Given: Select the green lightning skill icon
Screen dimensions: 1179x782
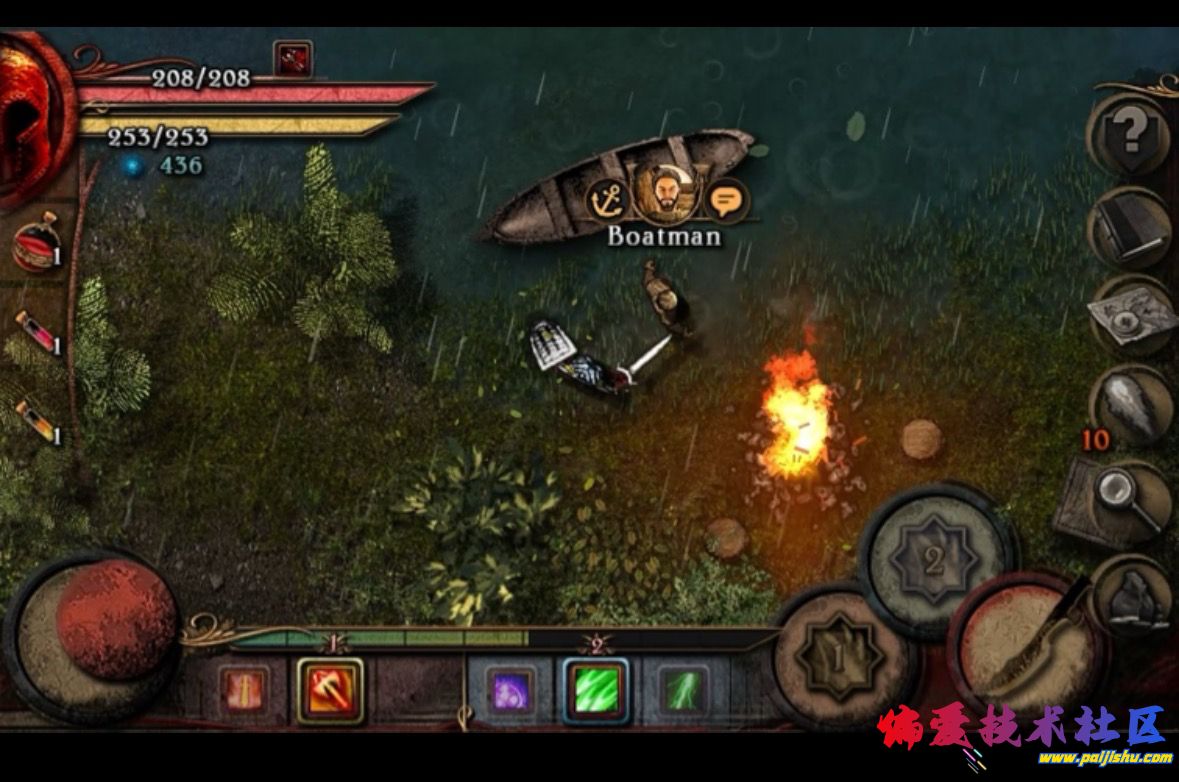Looking at the screenshot, I should coord(683,690).
